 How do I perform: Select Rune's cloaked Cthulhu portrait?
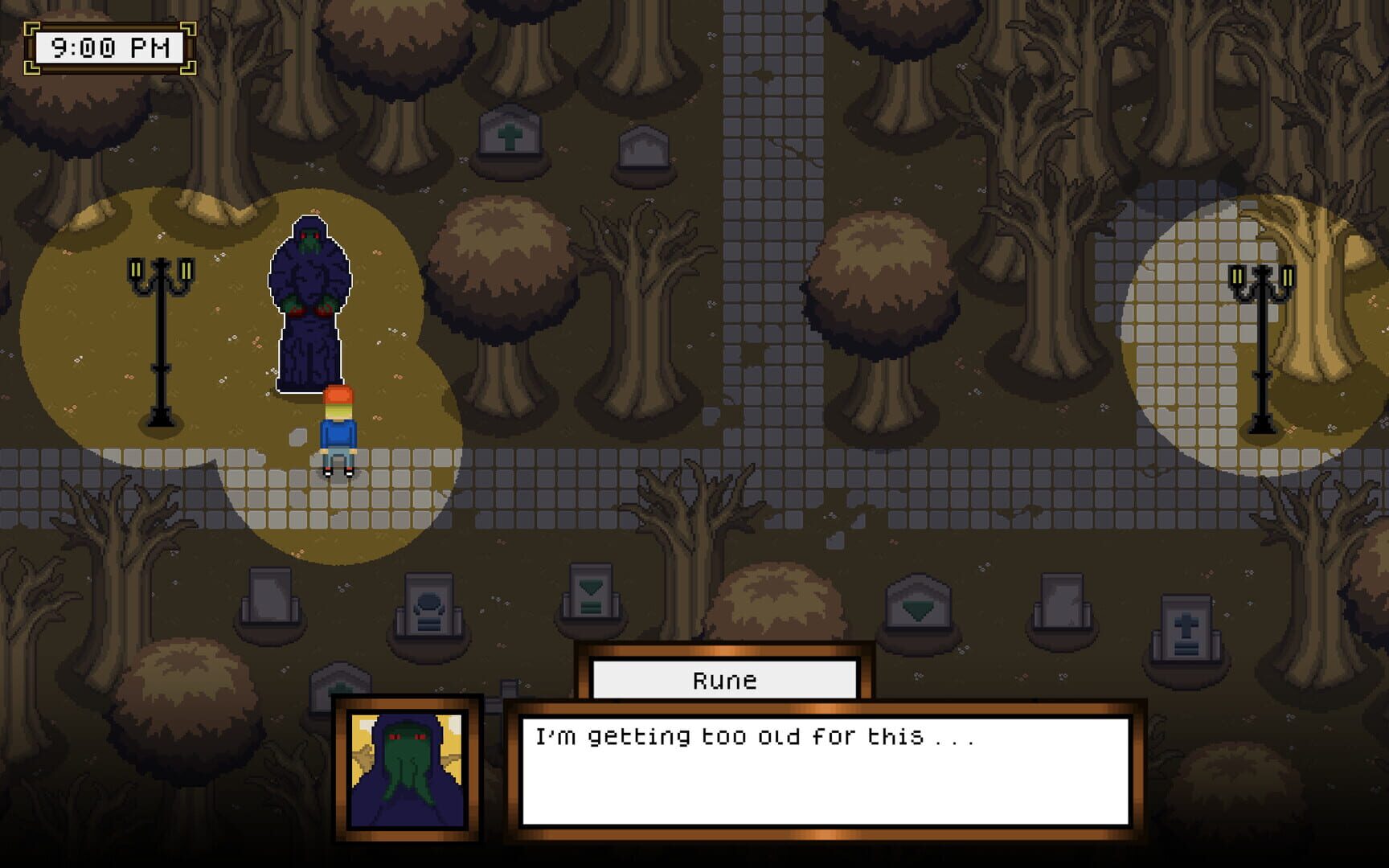(406, 770)
